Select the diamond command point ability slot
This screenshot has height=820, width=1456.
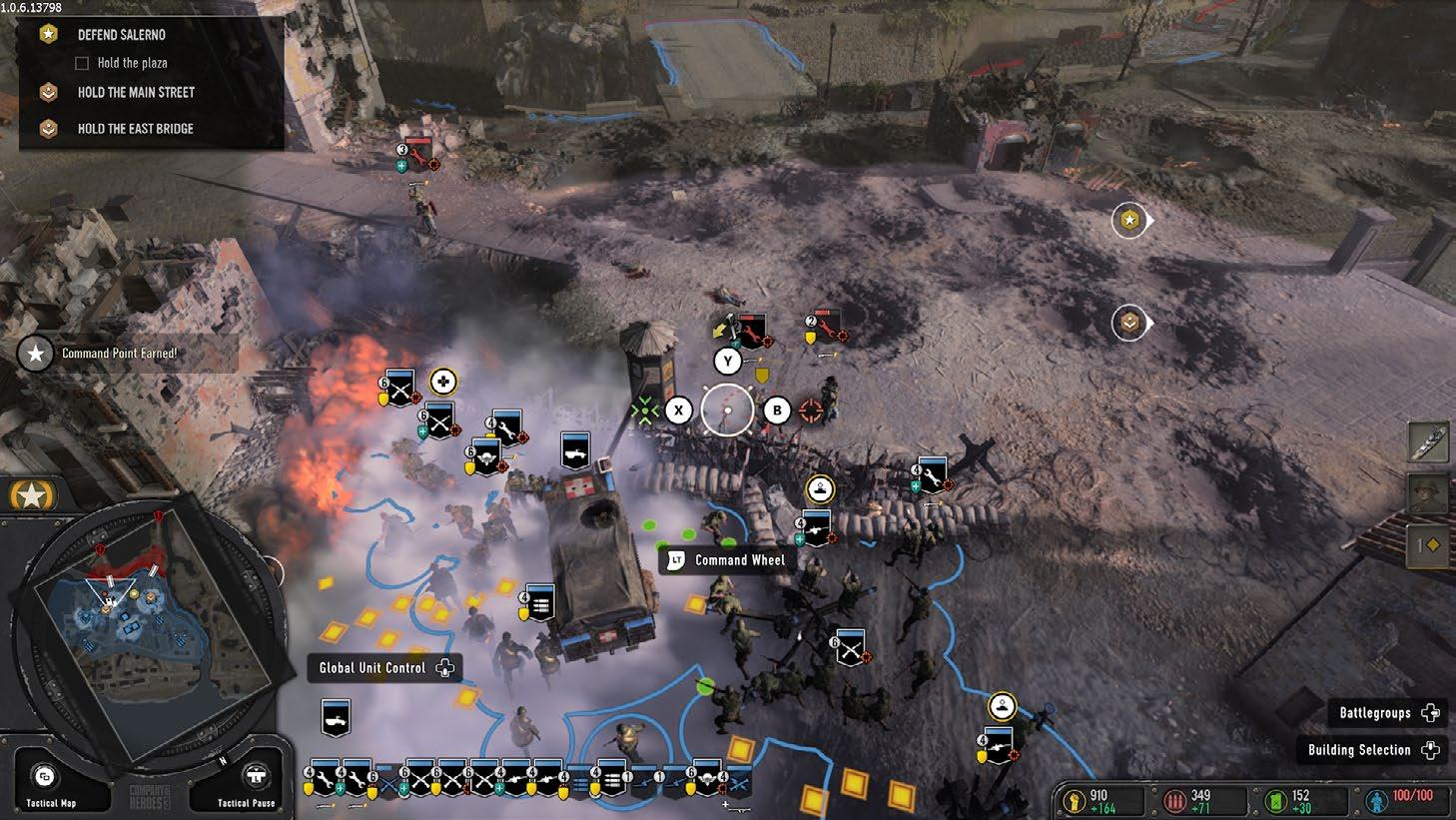point(1428,545)
